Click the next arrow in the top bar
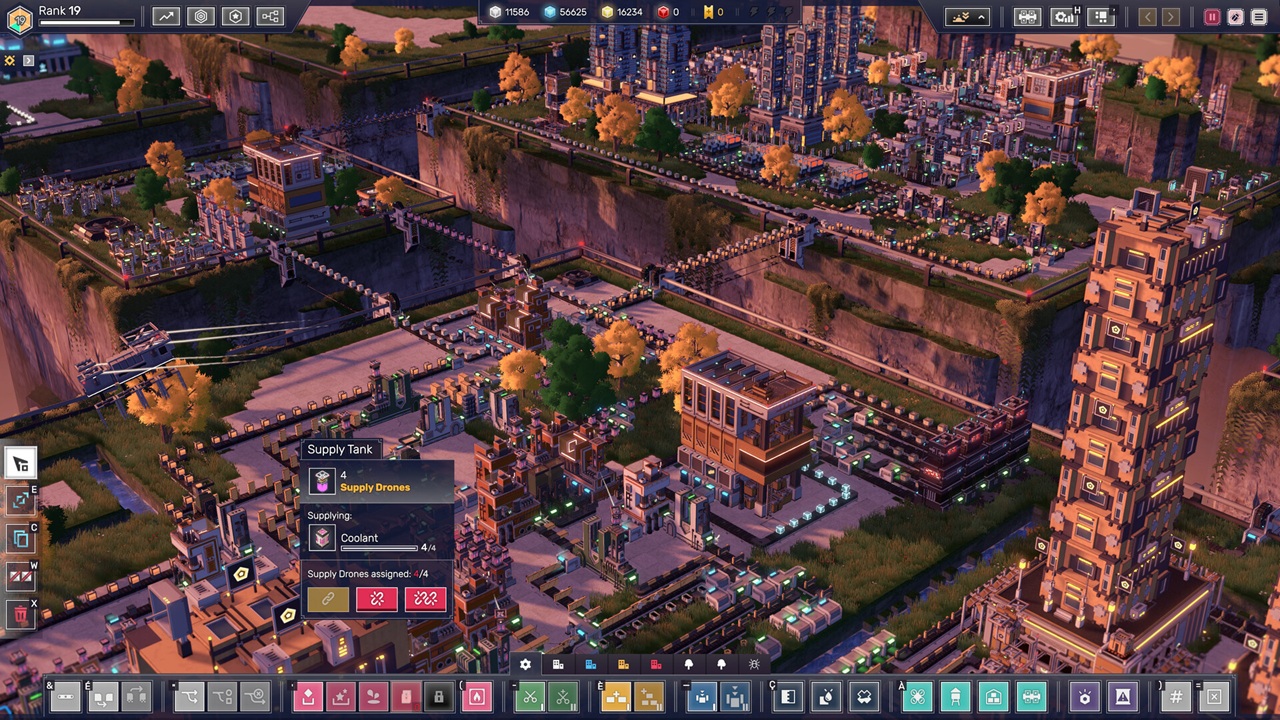 coord(1170,17)
